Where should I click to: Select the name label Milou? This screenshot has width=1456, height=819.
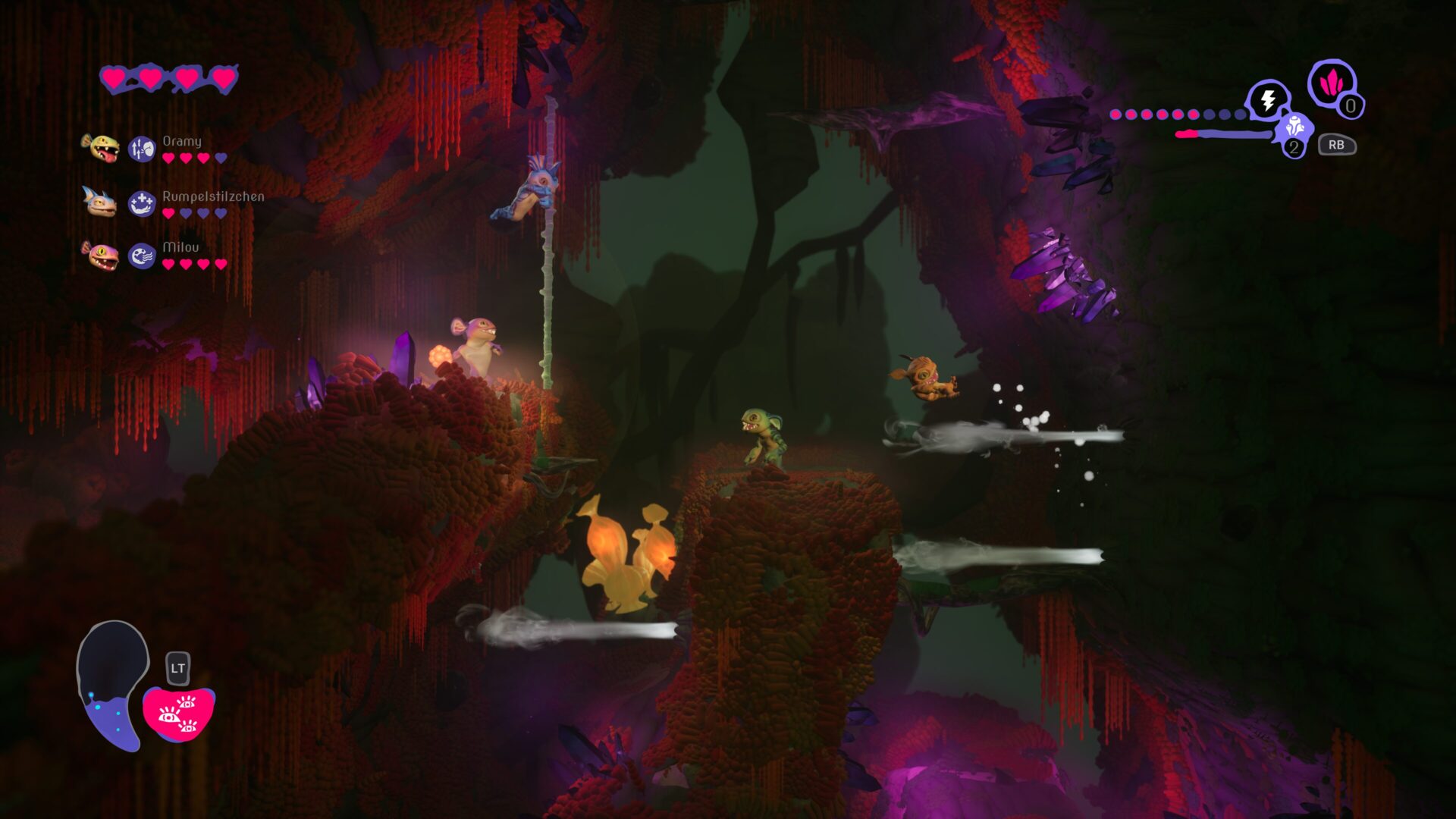180,246
